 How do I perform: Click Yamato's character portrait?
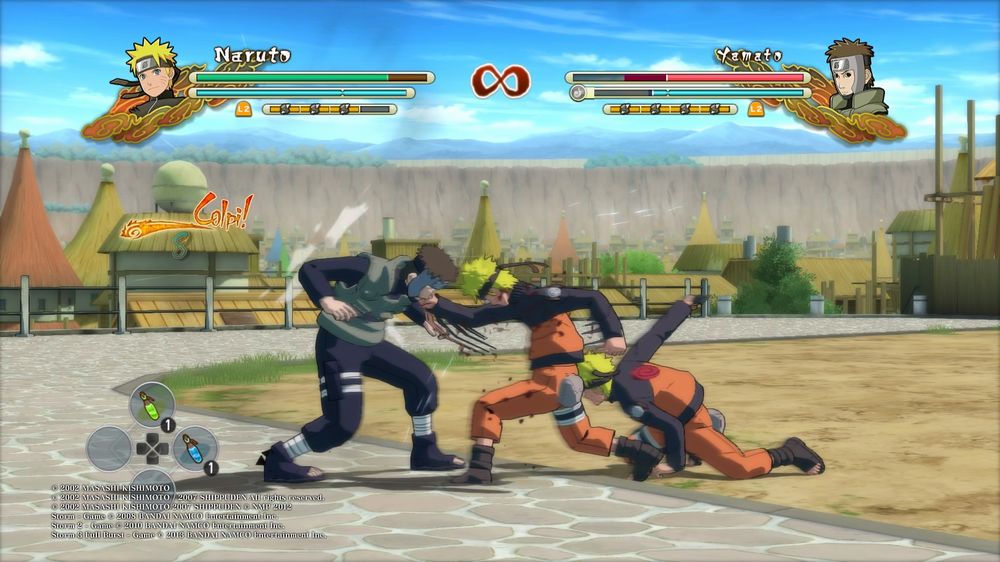point(855,75)
